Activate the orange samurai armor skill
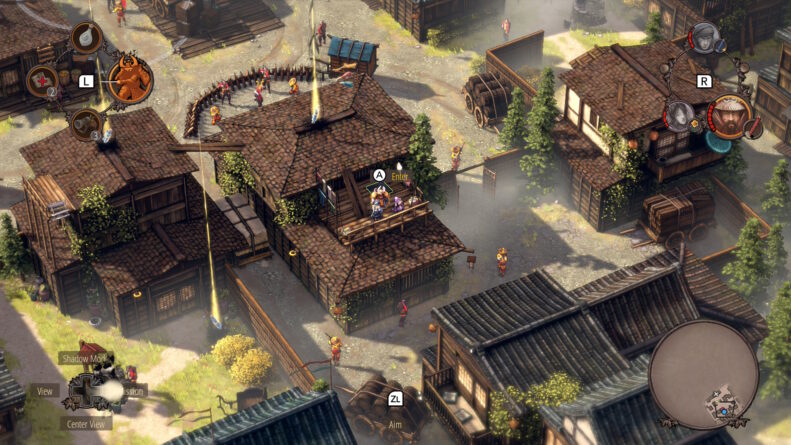Viewport: 791px width, 445px height. (130, 79)
